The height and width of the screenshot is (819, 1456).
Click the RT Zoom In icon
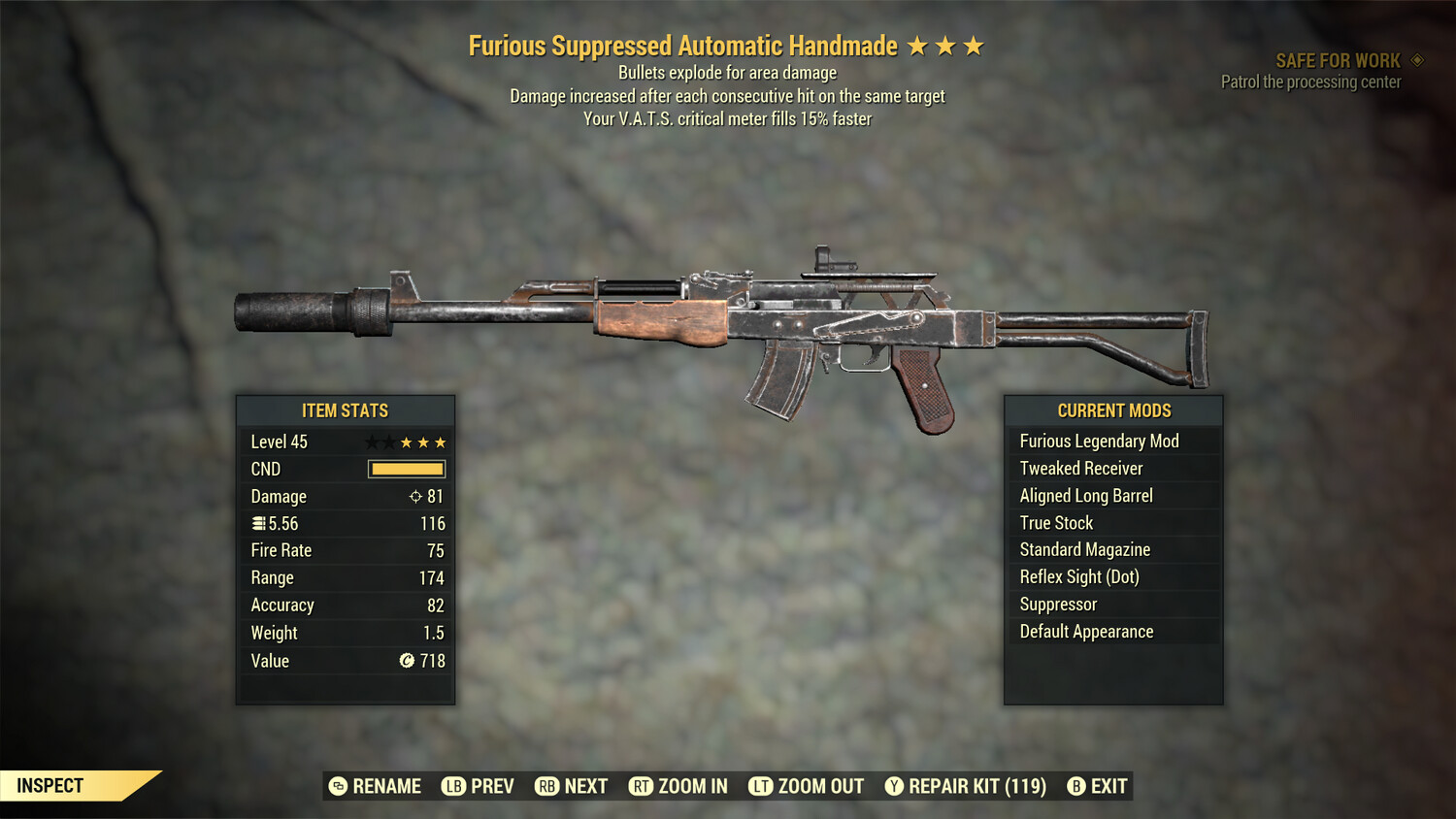tap(642, 786)
